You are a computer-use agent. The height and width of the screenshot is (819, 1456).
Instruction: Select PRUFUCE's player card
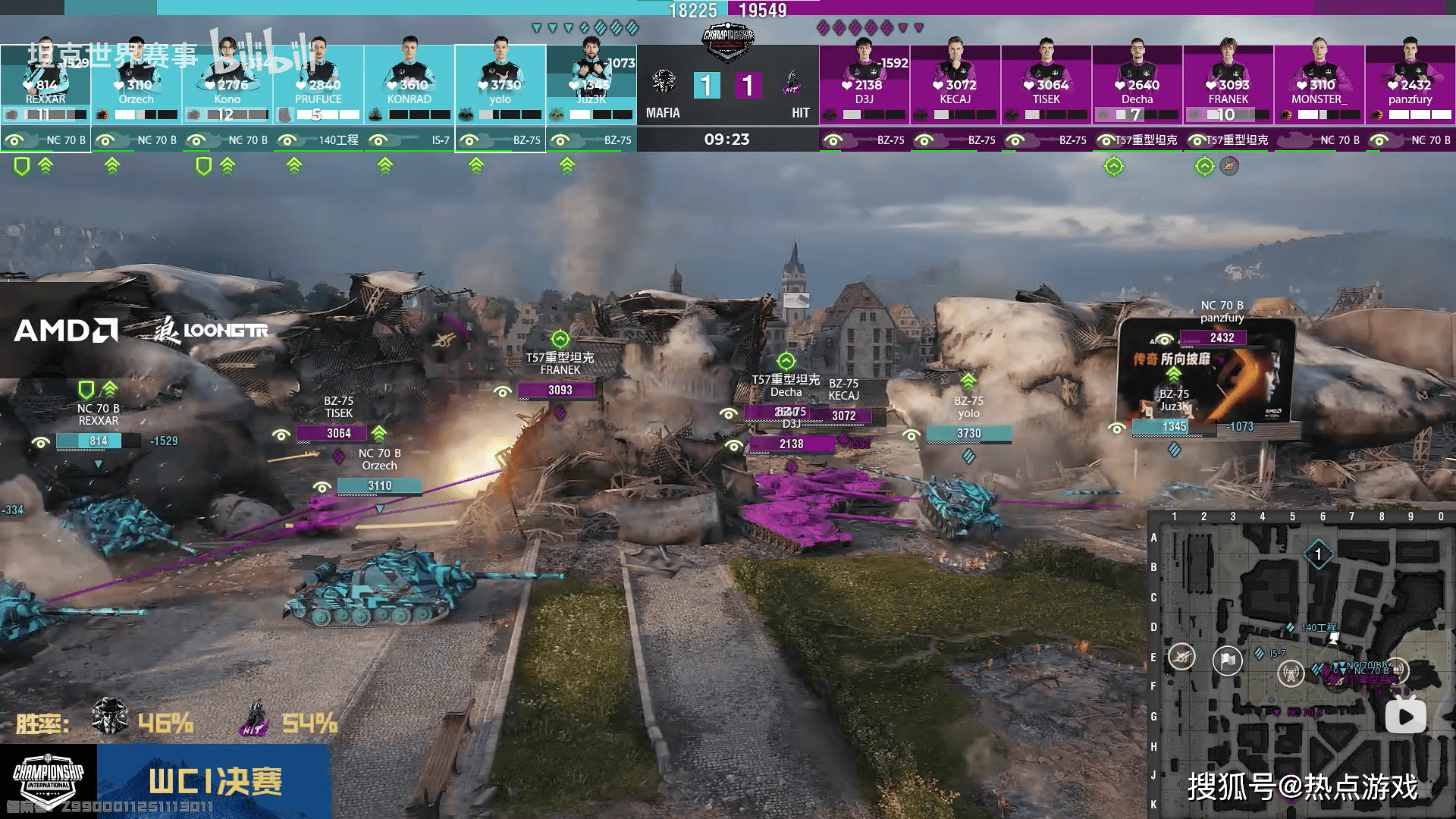click(x=318, y=83)
